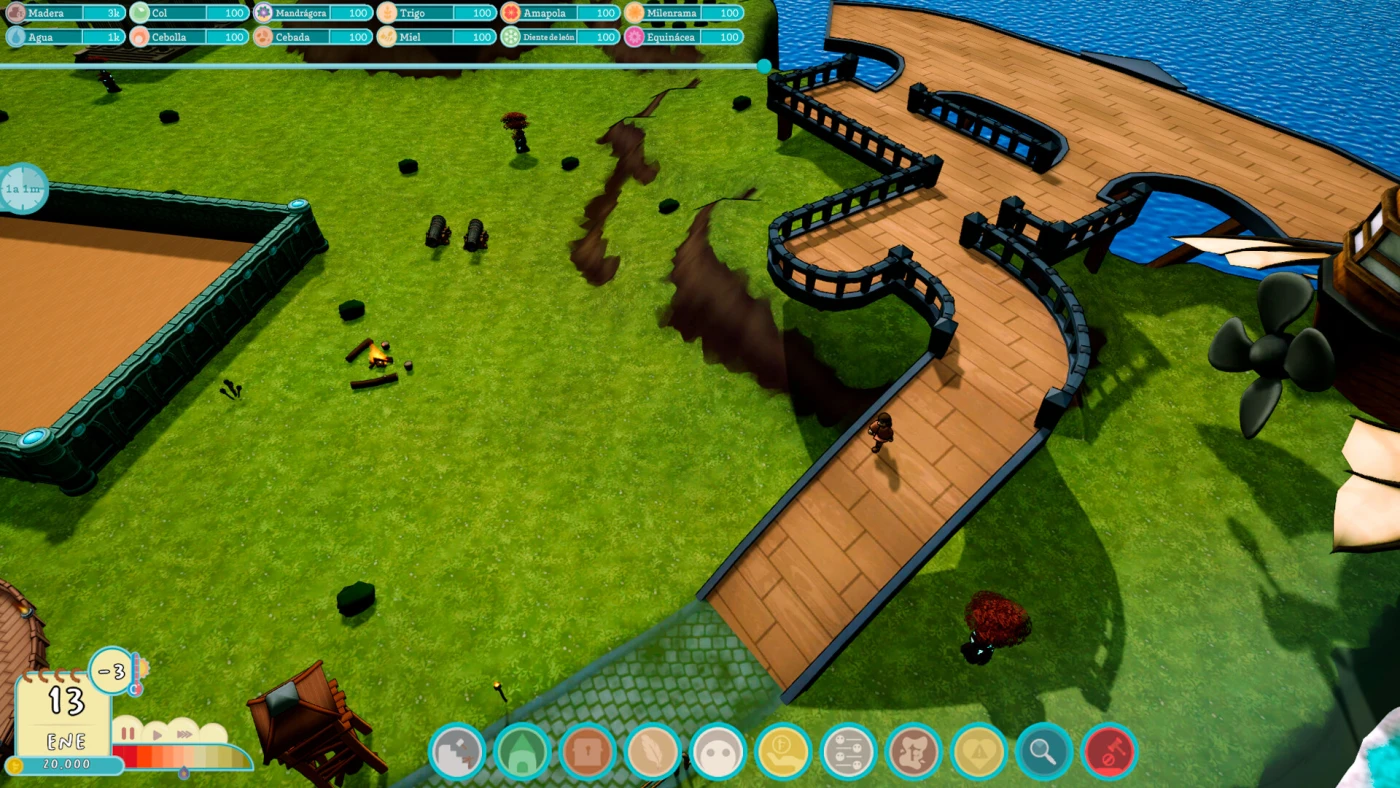Viewport: 1400px width, 788px height.
Task: Open the storage chest menu
Action: click(588, 751)
